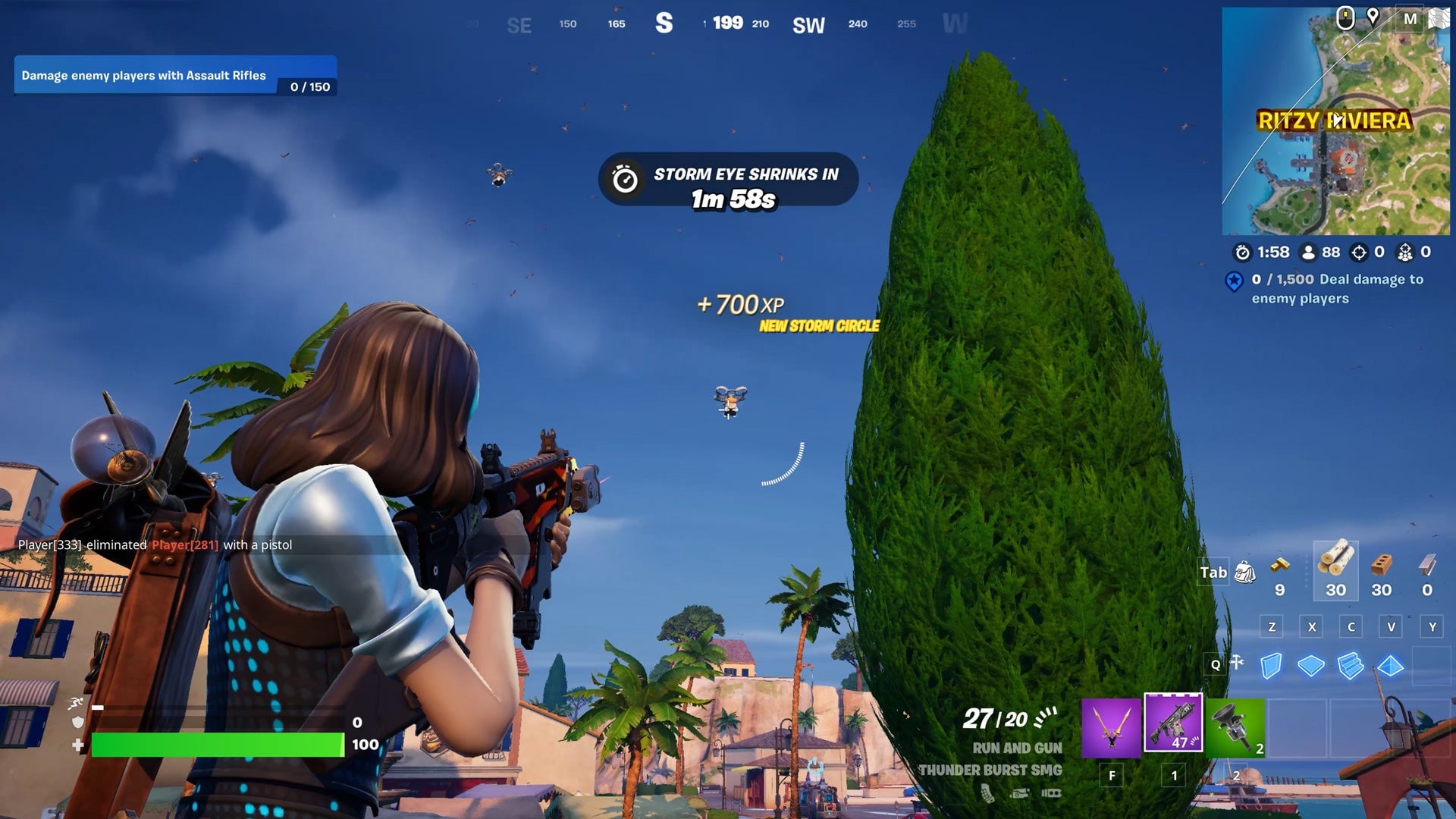The width and height of the screenshot is (1456, 819).
Task: Equip the Thunder Burst SMG in slot 1
Action: [1174, 724]
